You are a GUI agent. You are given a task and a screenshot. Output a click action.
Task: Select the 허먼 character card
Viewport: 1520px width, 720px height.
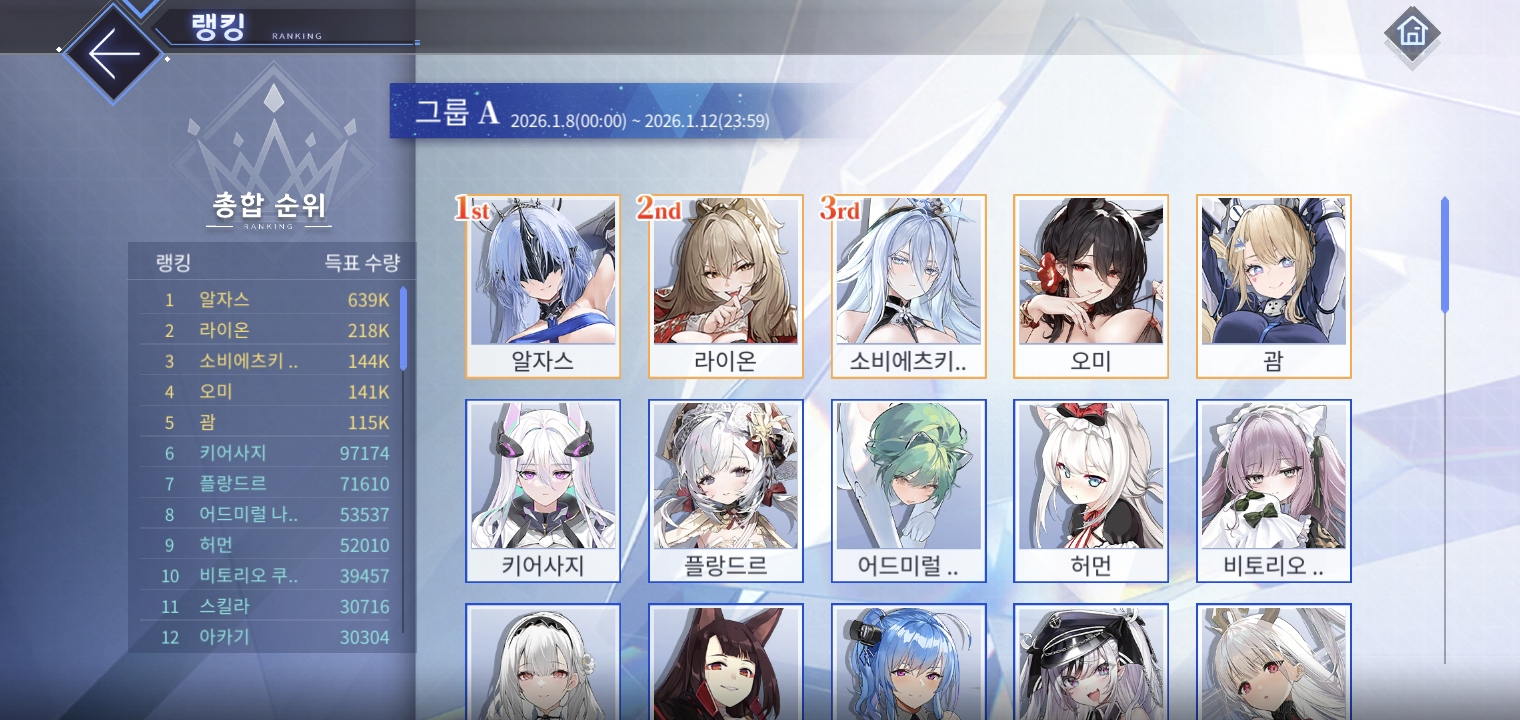click(1091, 490)
